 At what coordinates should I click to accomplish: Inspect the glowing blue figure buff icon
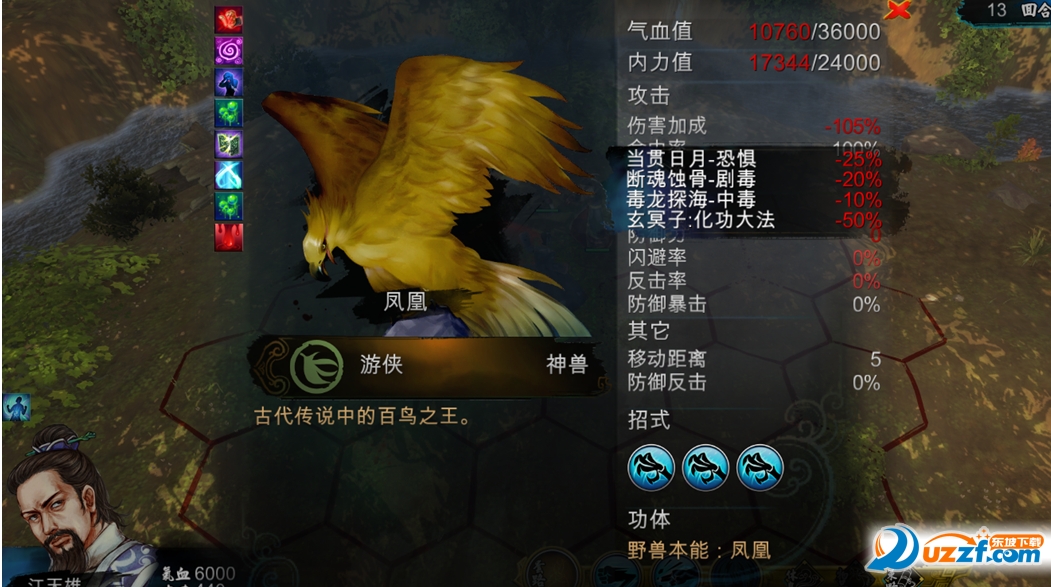tap(15, 407)
